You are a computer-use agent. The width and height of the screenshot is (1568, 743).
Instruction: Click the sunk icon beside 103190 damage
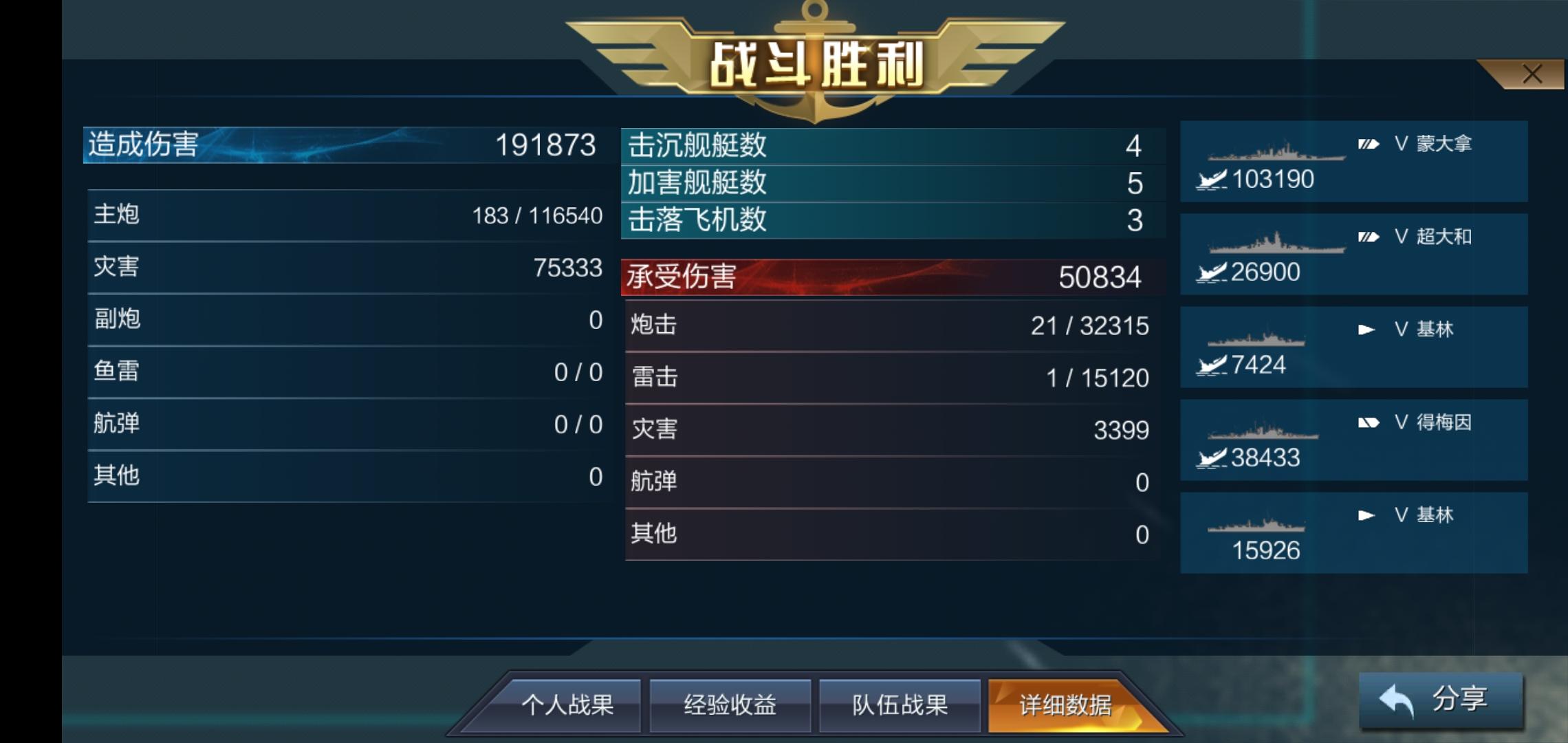[x=1212, y=178]
